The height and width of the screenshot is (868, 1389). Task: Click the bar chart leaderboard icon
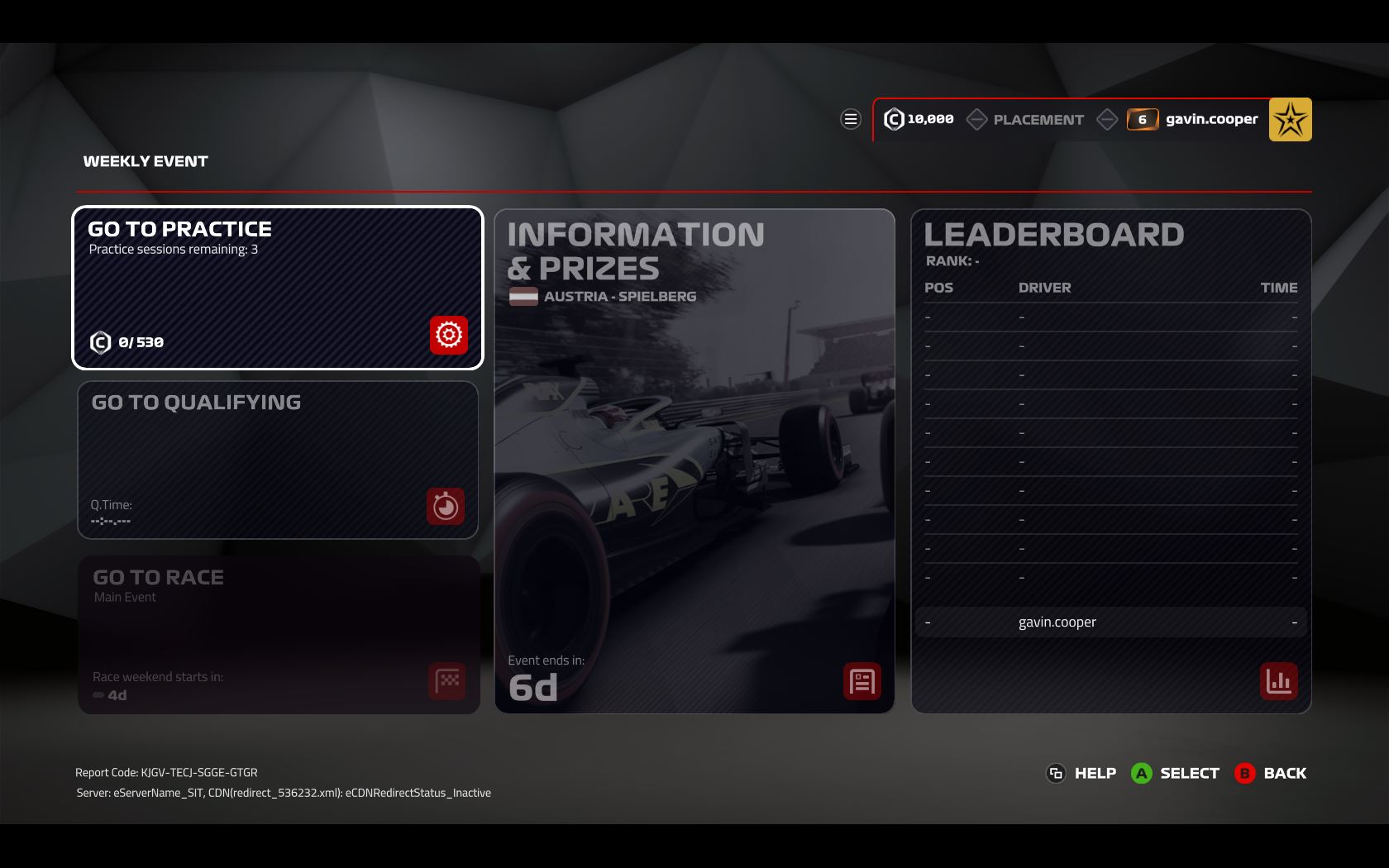1278,681
